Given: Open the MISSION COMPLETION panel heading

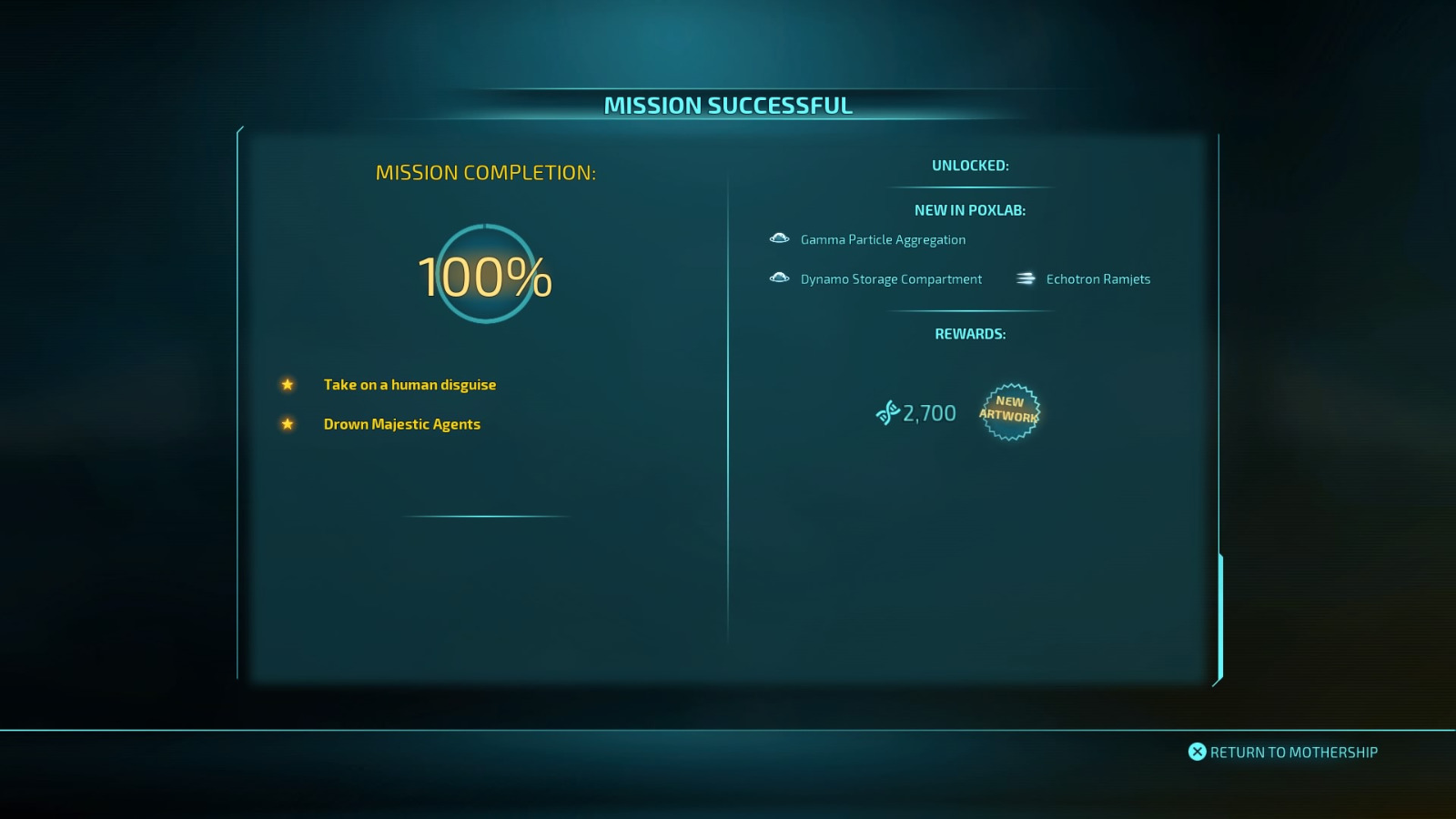Looking at the screenshot, I should pos(487,172).
